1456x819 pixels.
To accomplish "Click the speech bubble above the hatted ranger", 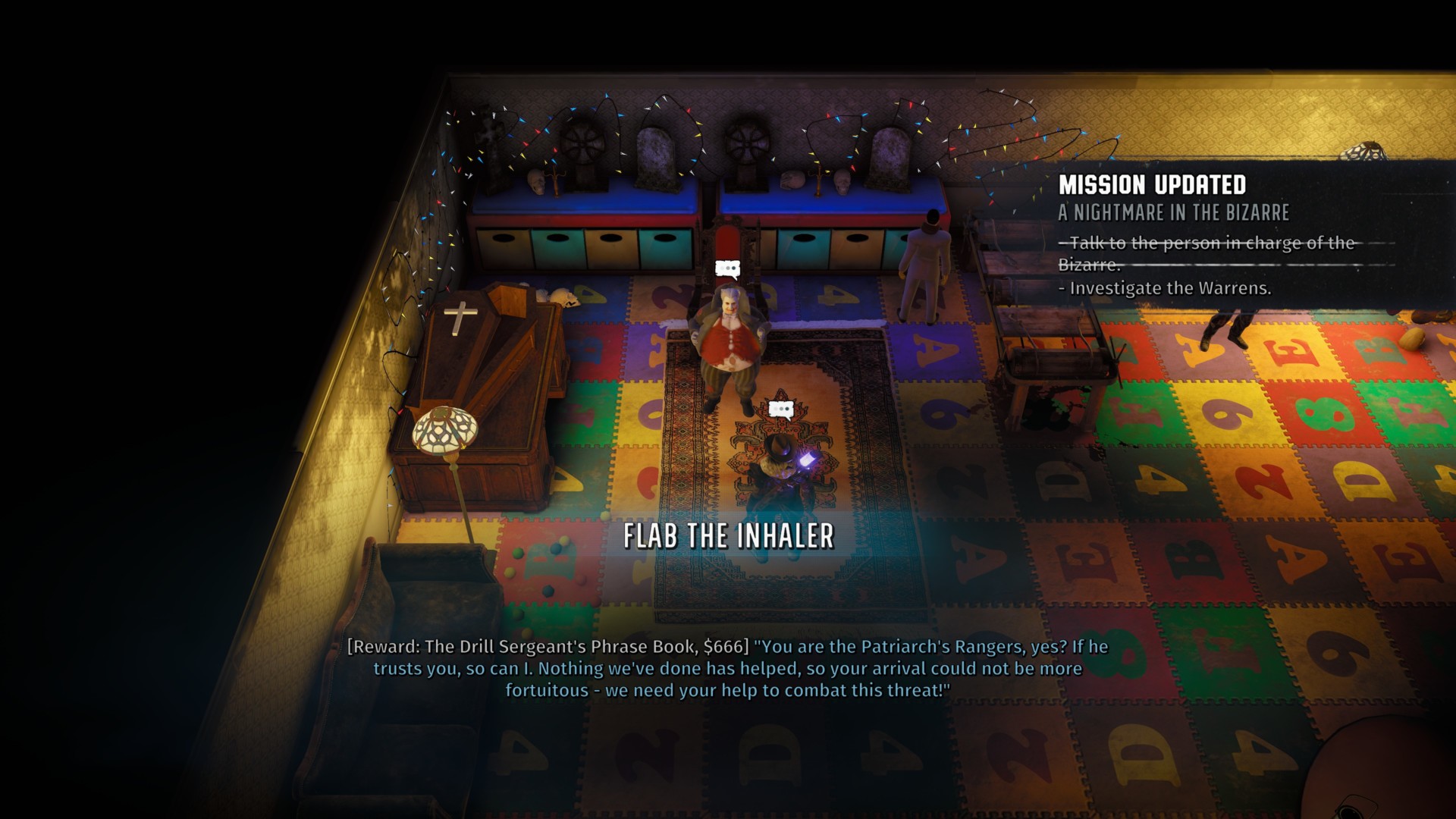I will [780, 410].
